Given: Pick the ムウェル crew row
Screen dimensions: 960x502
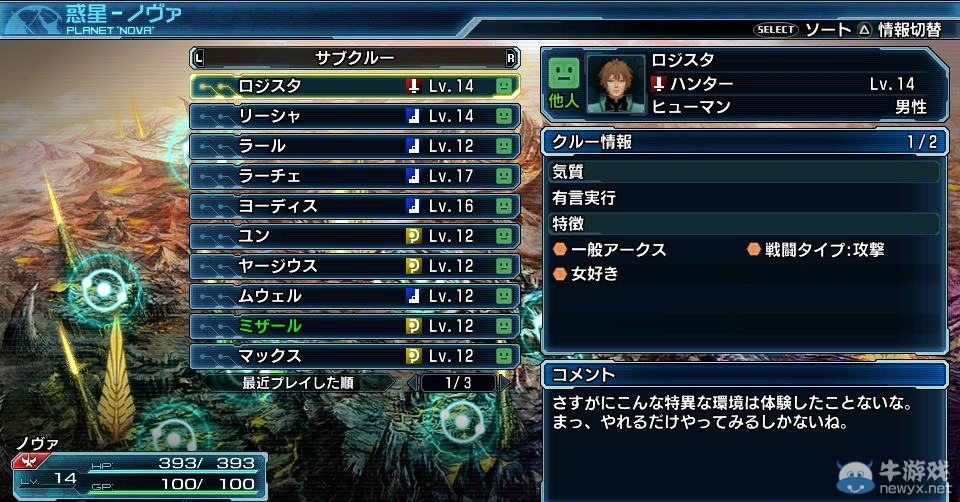Looking at the screenshot, I should coord(354,296).
